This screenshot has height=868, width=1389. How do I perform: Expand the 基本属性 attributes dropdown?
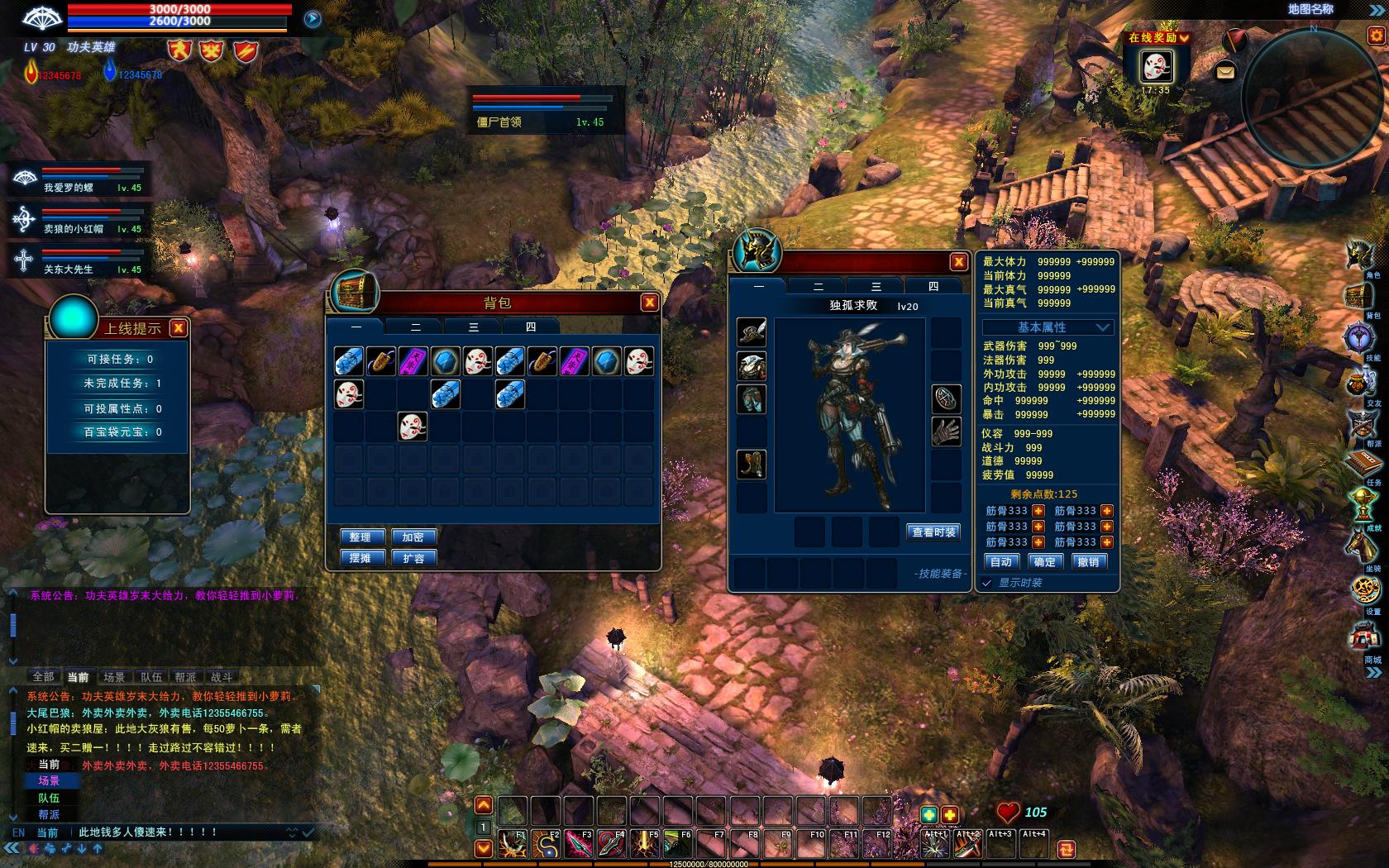tap(1102, 327)
